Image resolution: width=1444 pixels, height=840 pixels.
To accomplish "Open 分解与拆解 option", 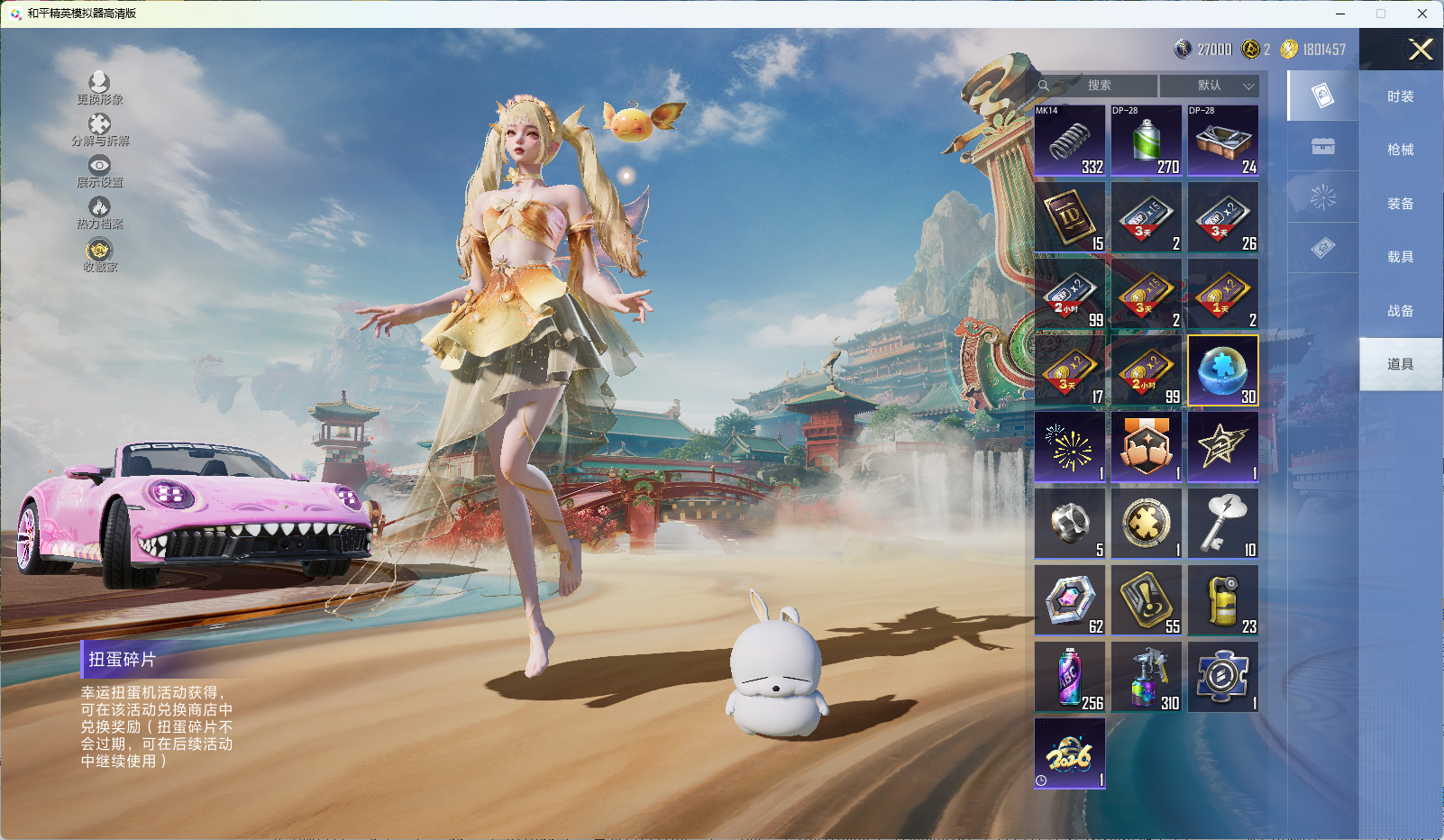I will pos(99,130).
